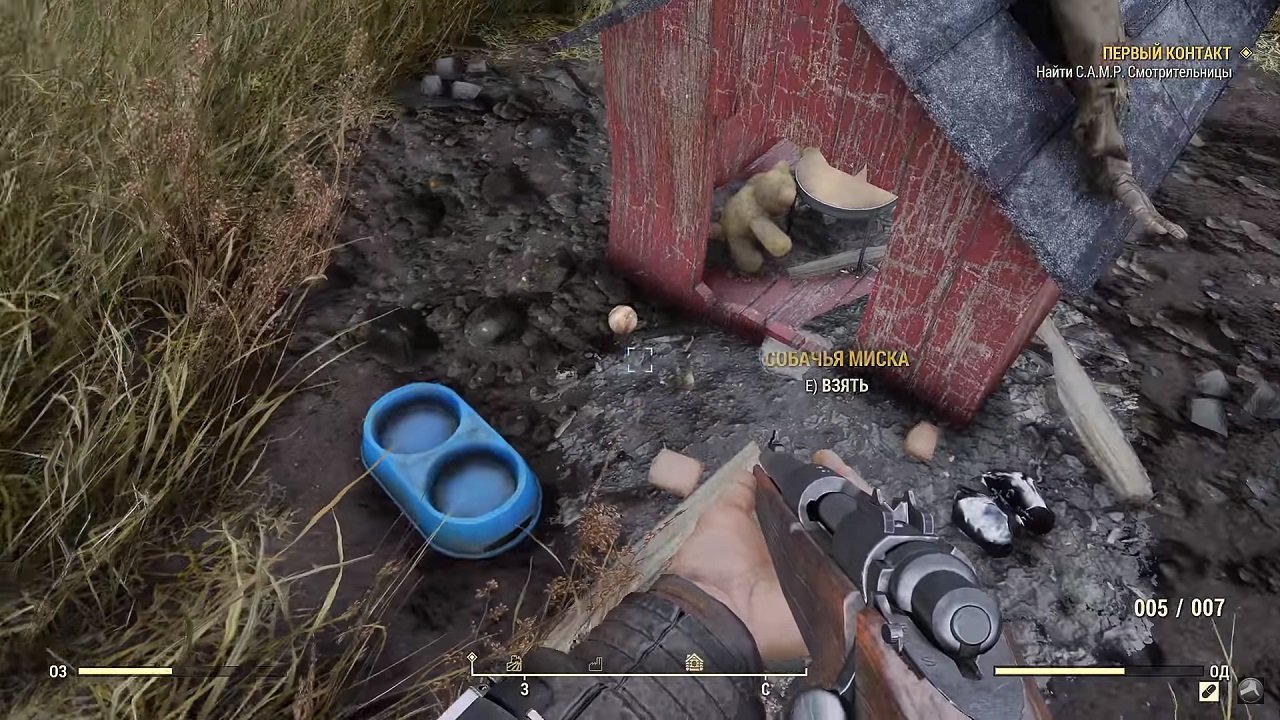Click the factory icon on the compass bar
The height and width of the screenshot is (720, 1280).
point(596,663)
